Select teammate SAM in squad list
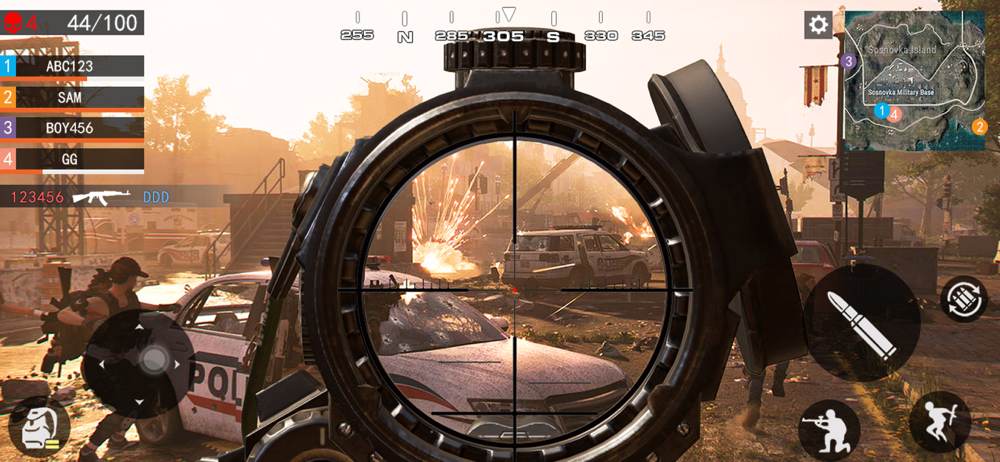 coord(72,97)
